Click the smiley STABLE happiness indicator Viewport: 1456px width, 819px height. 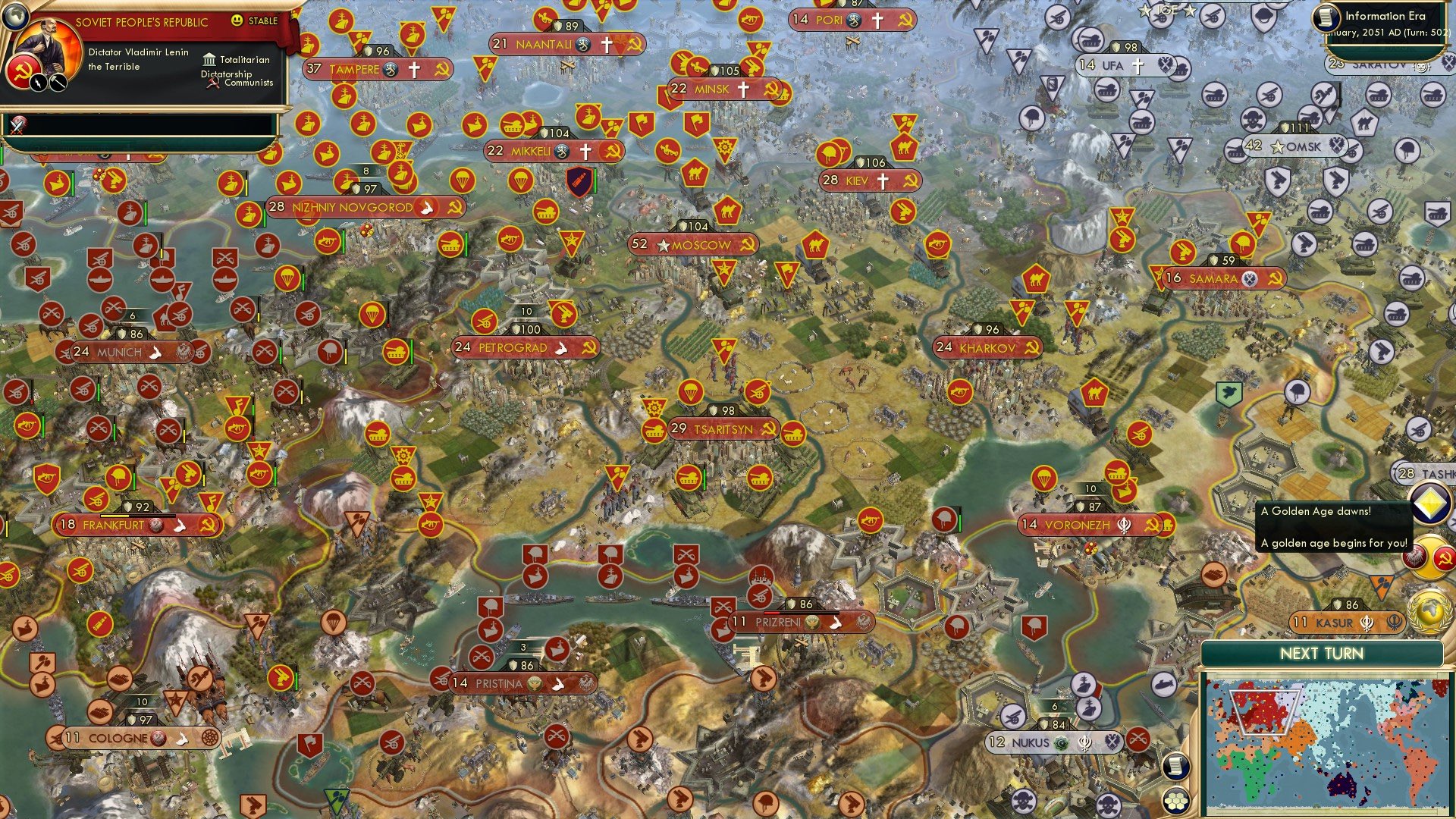[x=237, y=21]
